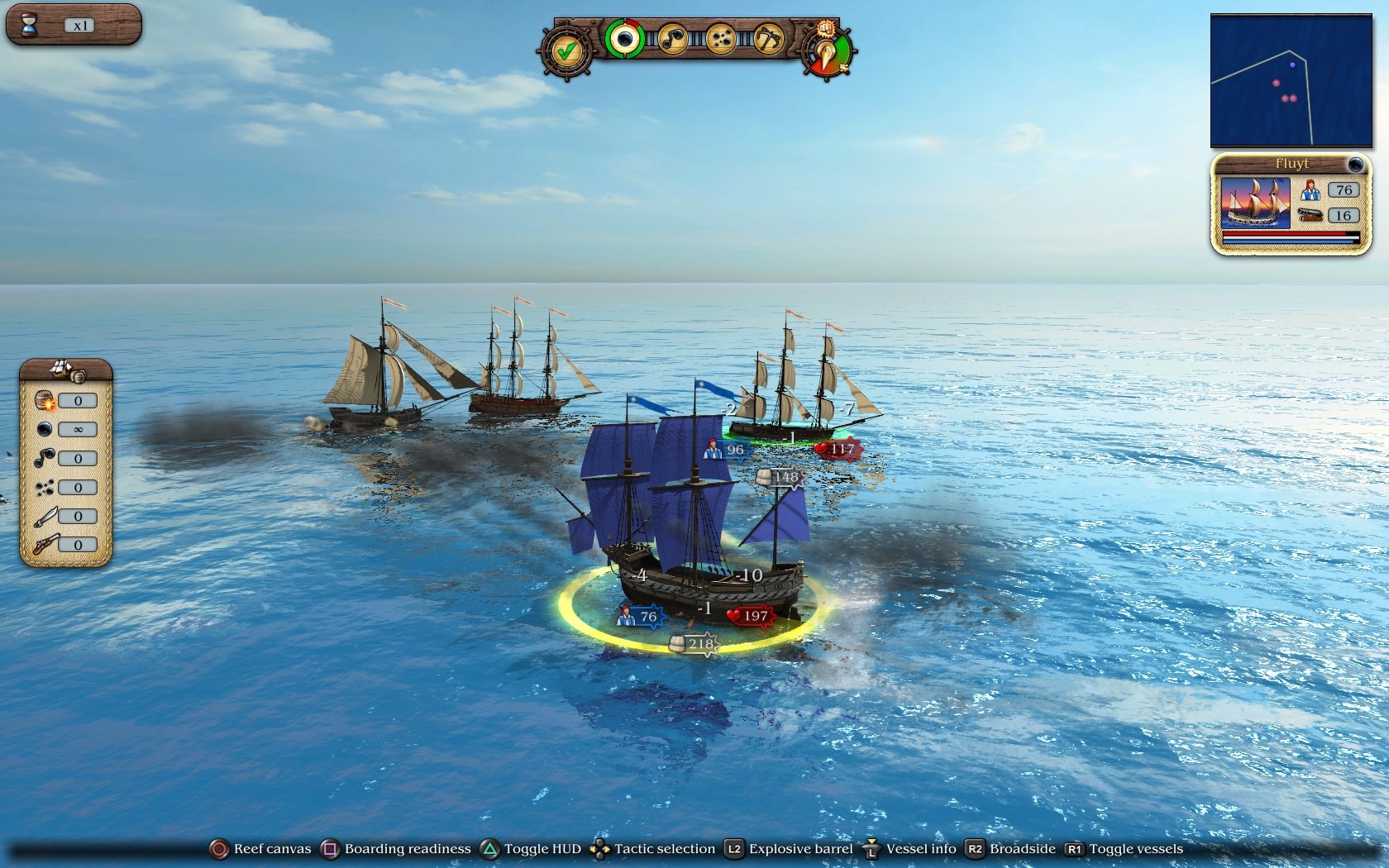
Task: Click the hourglass icon in the top-left corner
Action: [x=31, y=24]
